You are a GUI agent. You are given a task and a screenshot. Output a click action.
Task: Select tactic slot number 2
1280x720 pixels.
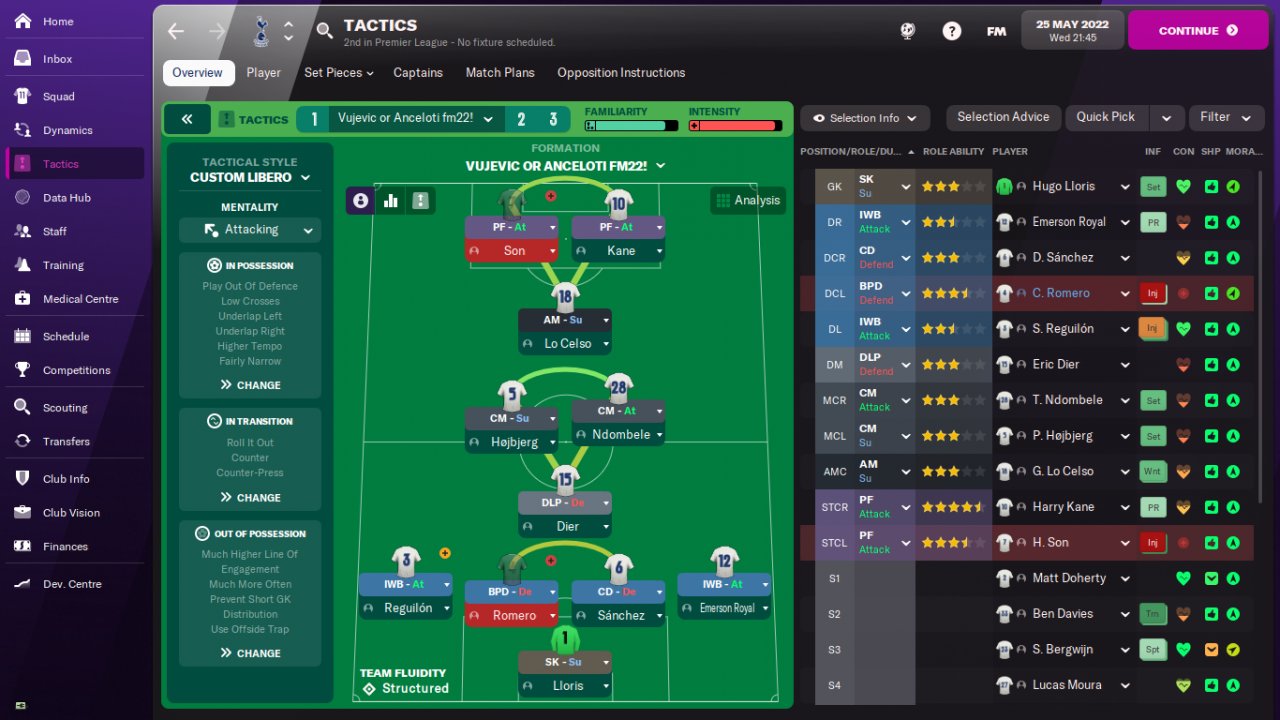coord(521,120)
